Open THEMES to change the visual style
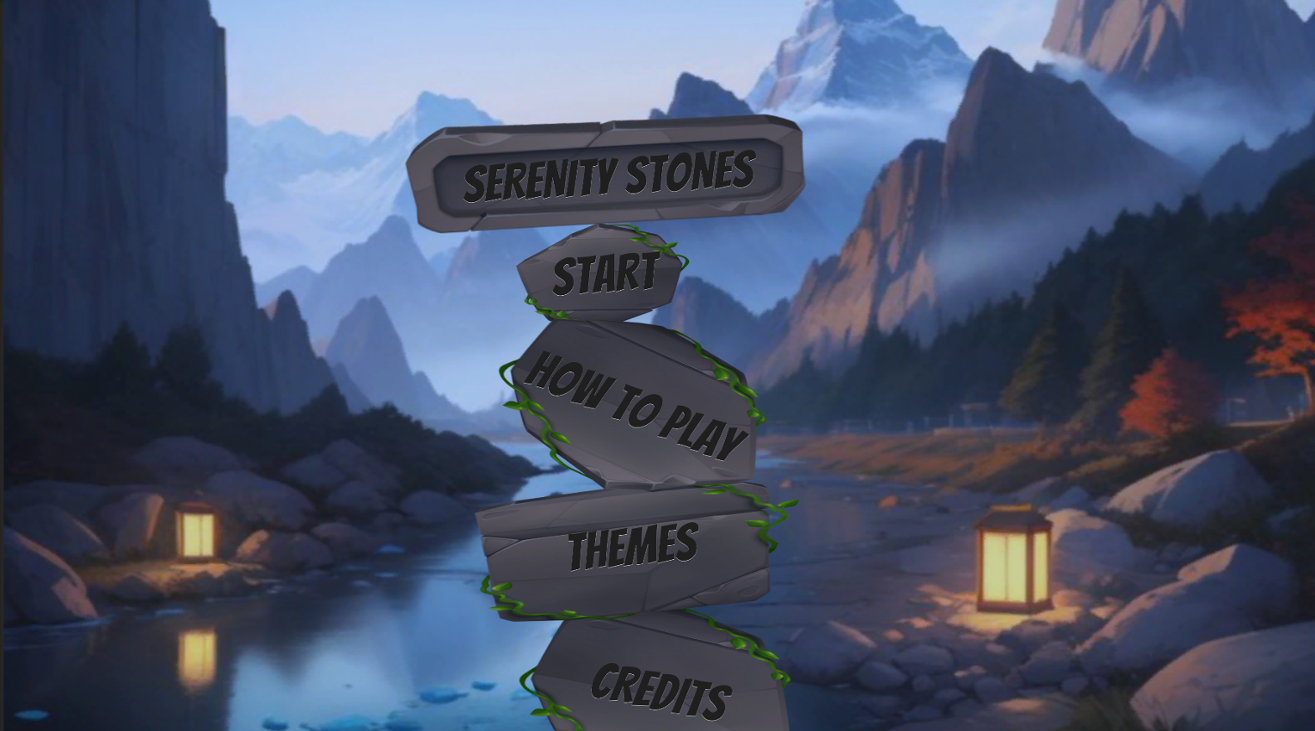Viewport: 1315px width, 731px height. tap(630, 546)
